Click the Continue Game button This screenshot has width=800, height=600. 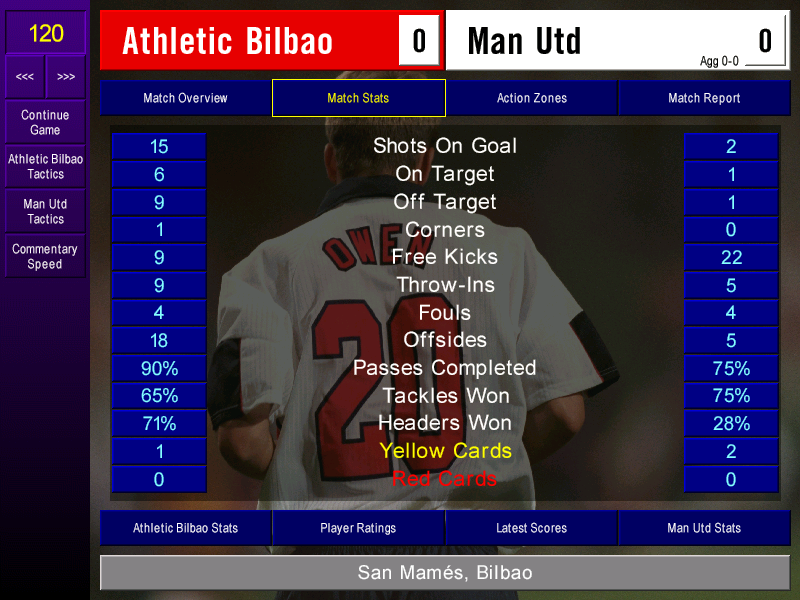click(x=45, y=122)
